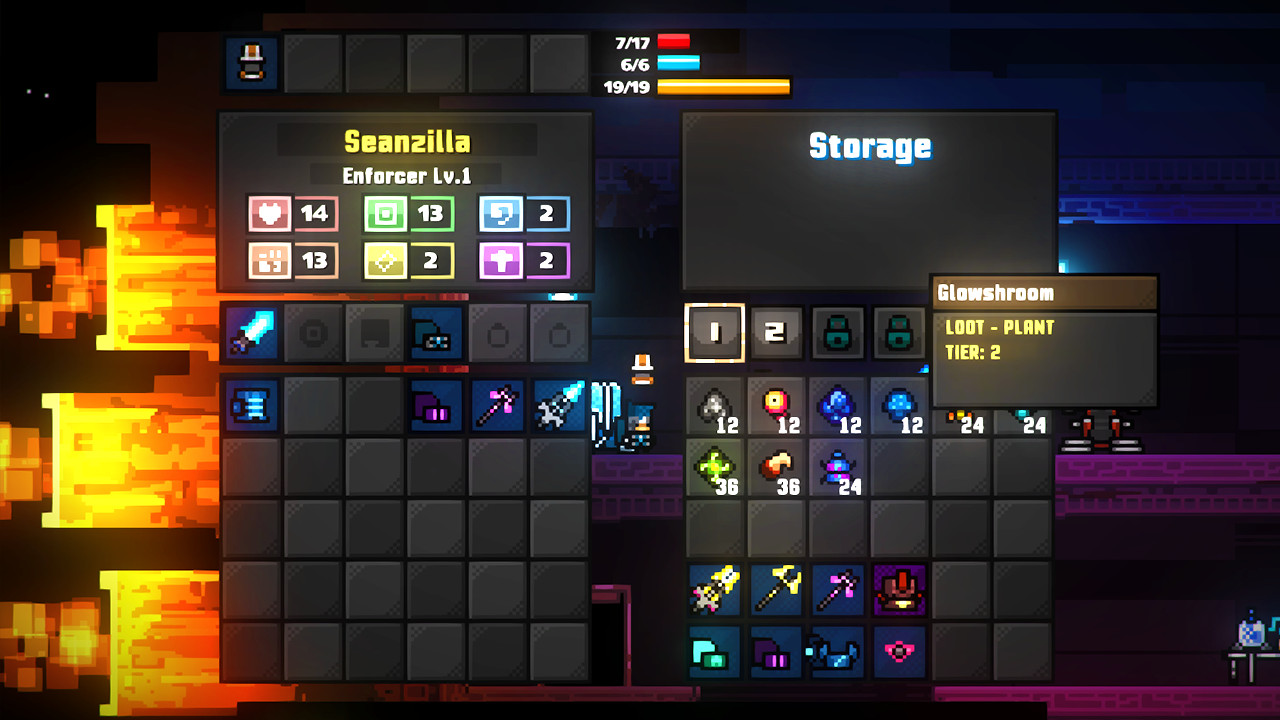Click the Seanzilla character name
The image size is (1280, 720).
tap(408, 141)
